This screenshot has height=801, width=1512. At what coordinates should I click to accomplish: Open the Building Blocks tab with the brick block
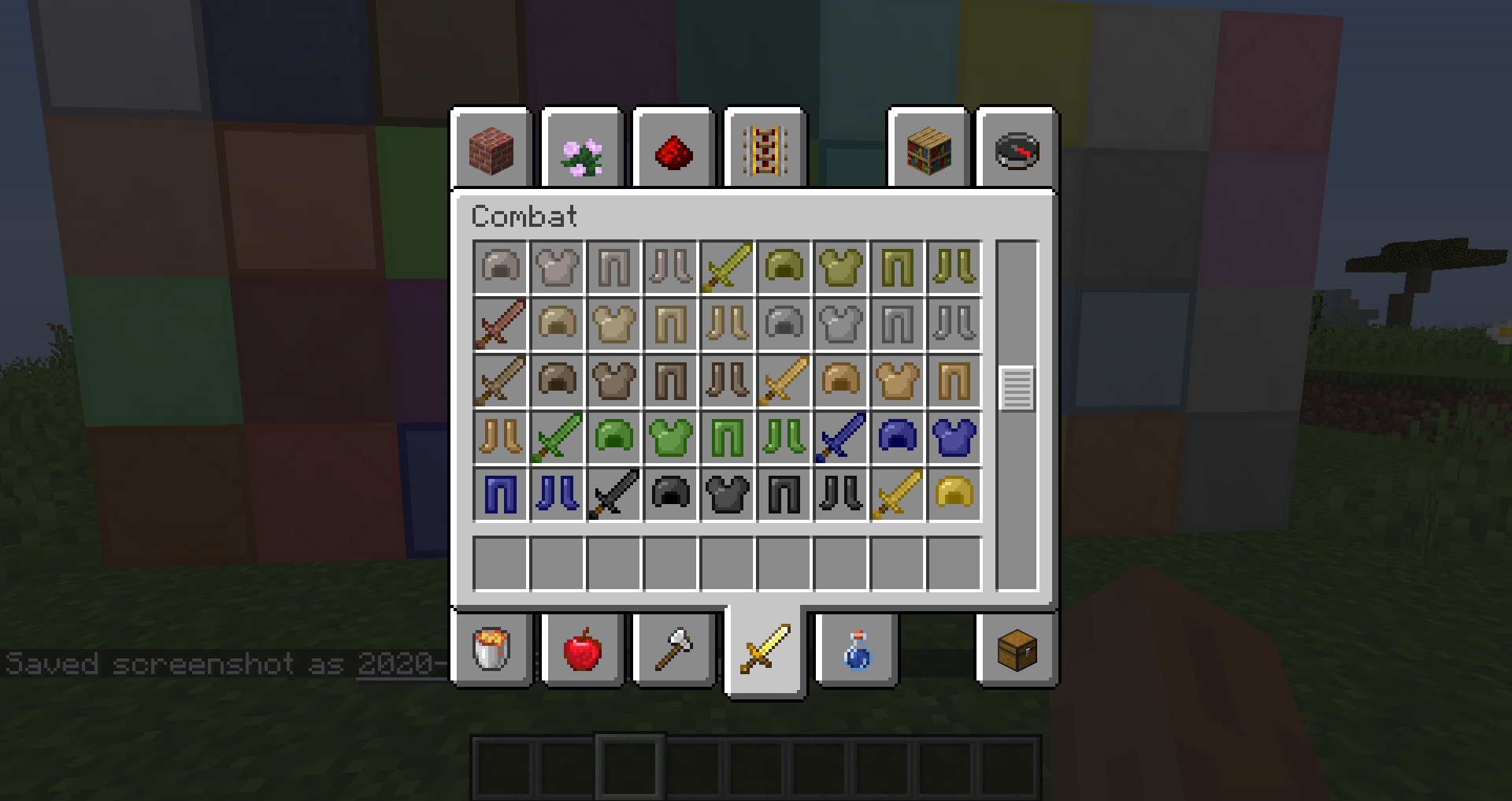click(x=491, y=150)
